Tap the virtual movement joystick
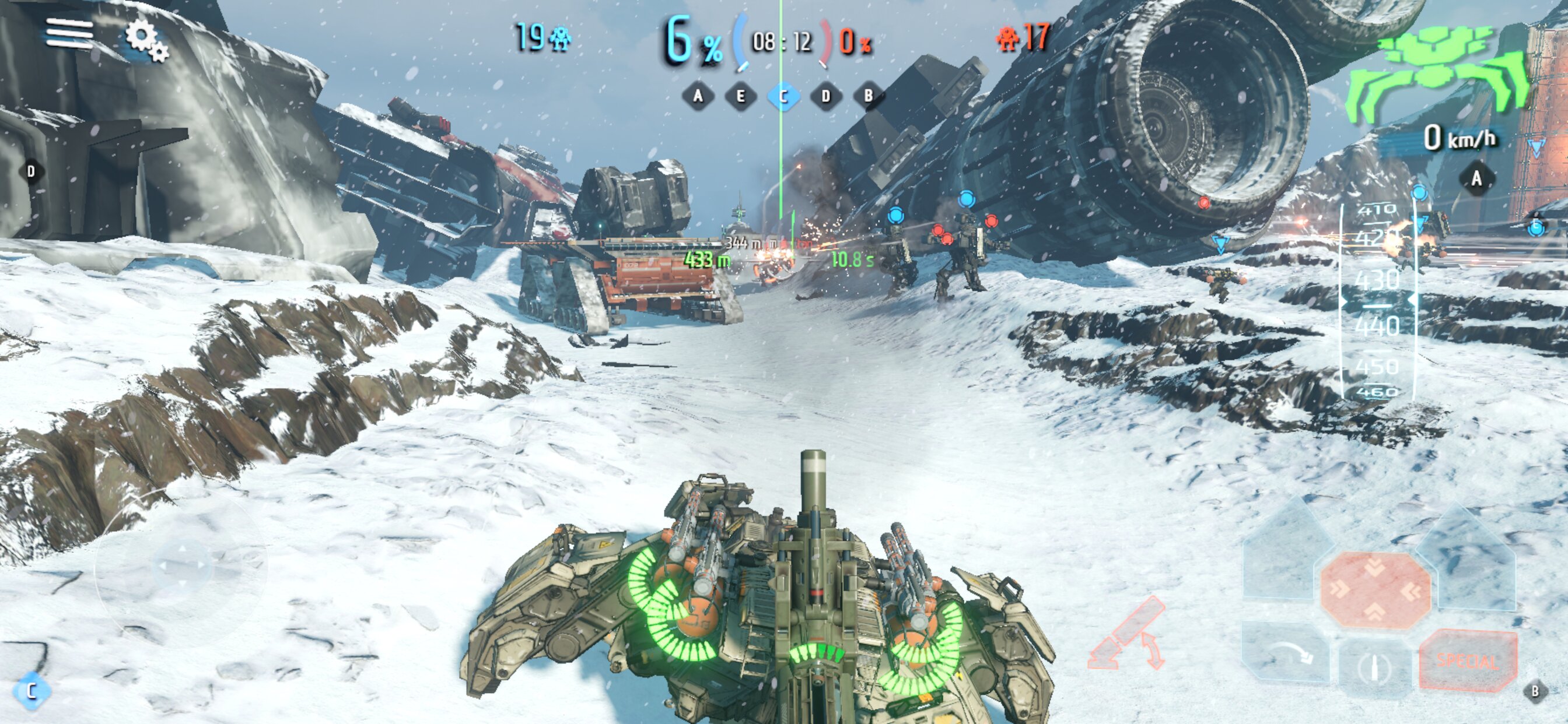Screen dimensions: 1568x724 [x=181, y=566]
